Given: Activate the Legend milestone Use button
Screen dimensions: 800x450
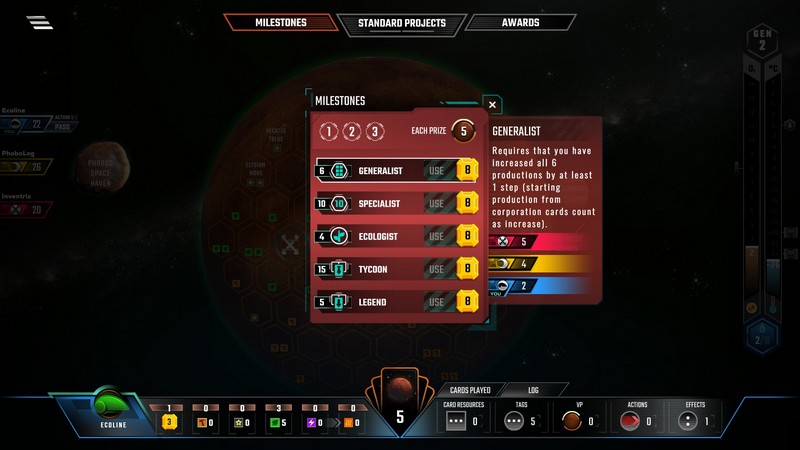Looking at the screenshot, I should click(437, 302).
